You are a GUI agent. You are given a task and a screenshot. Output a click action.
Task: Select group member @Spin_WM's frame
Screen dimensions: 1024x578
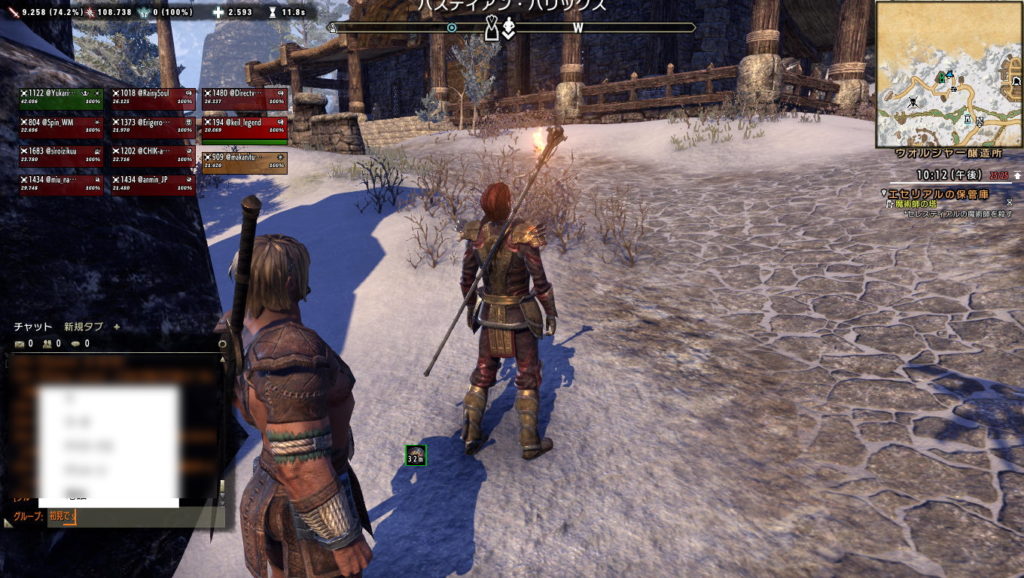(x=60, y=126)
